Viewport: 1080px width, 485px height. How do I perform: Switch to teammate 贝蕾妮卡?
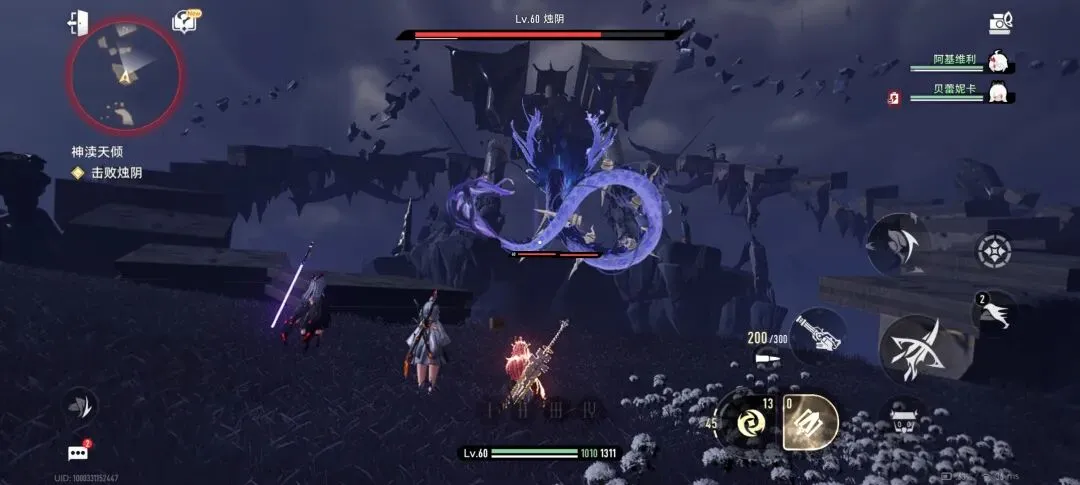[x=996, y=95]
